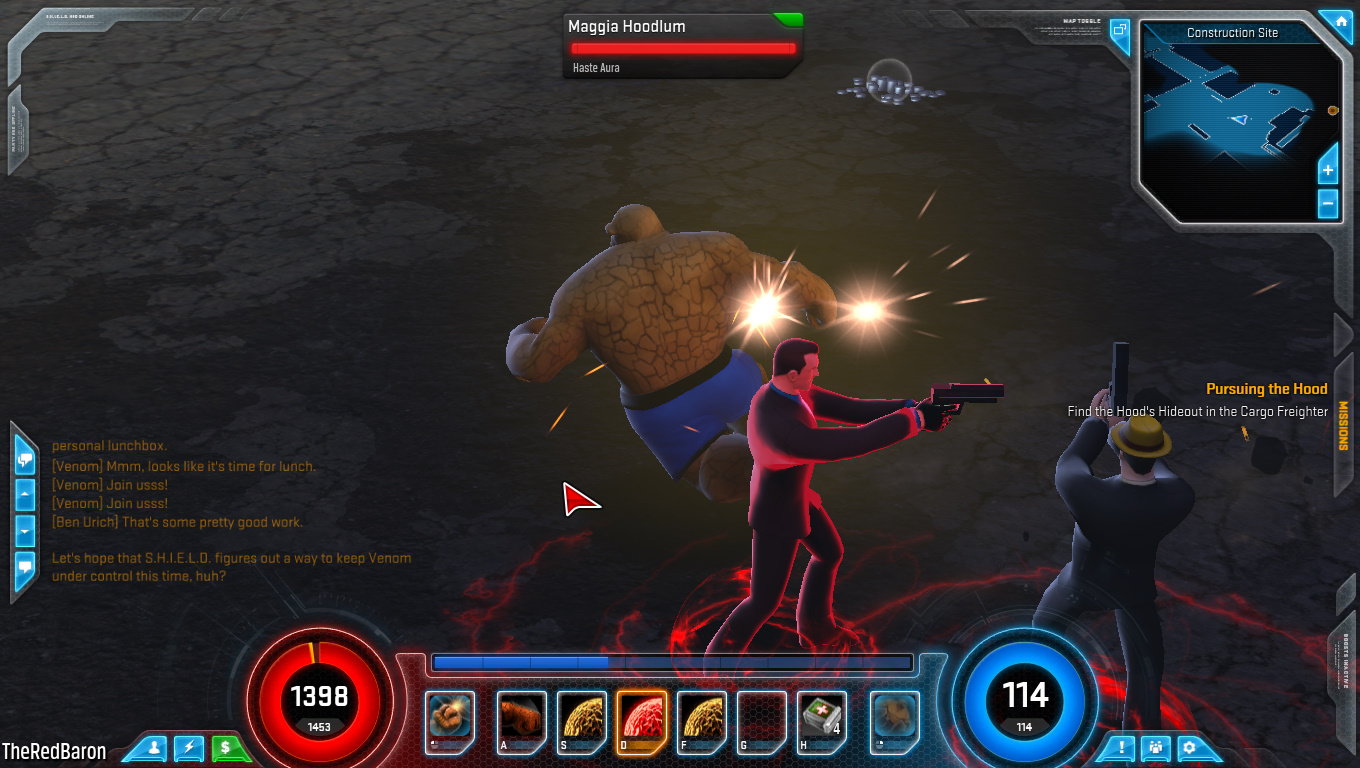The width and height of the screenshot is (1360, 768).
Task: Use the medkit in the H slot
Action: 821,717
